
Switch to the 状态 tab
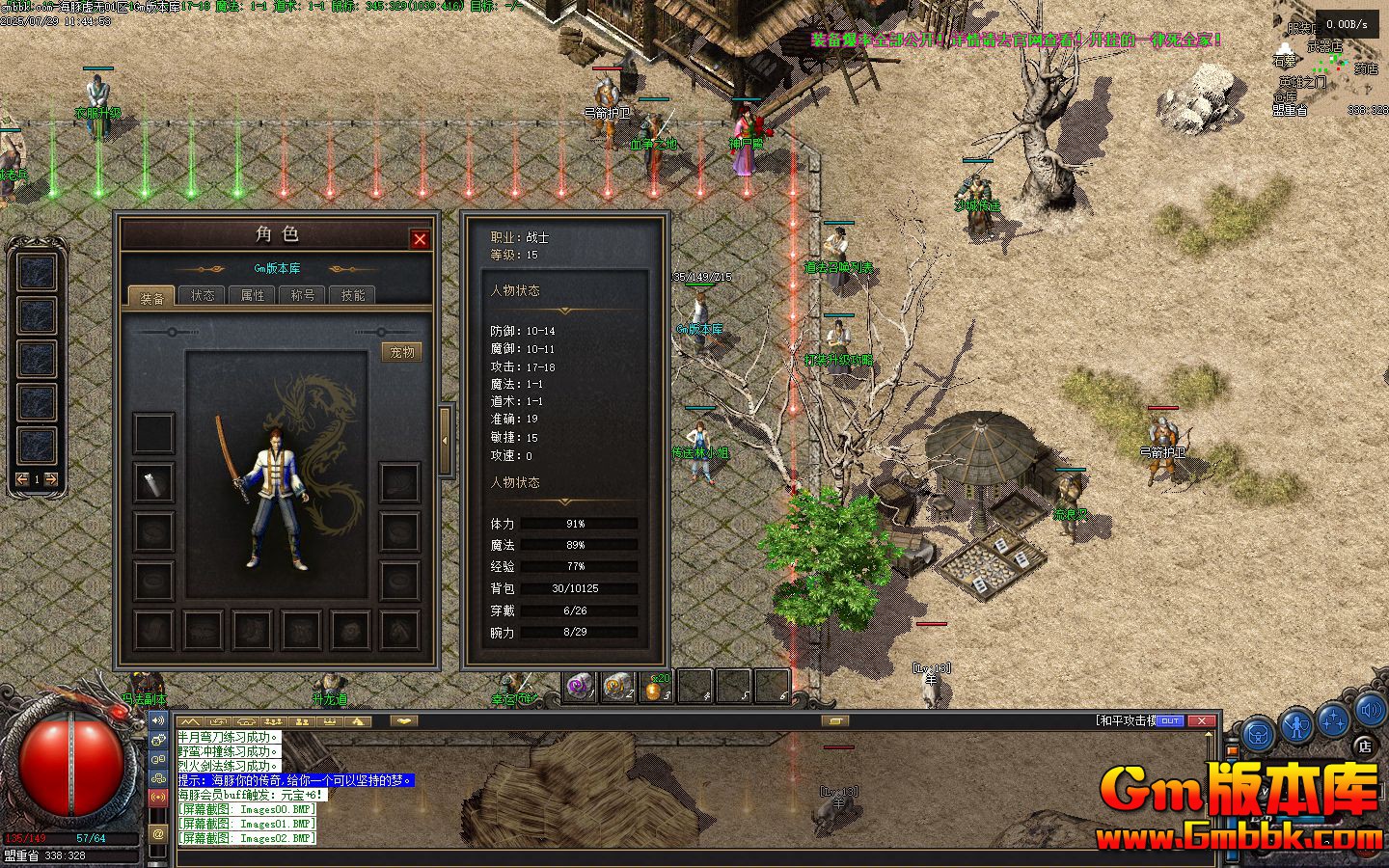[x=203, y=295]
